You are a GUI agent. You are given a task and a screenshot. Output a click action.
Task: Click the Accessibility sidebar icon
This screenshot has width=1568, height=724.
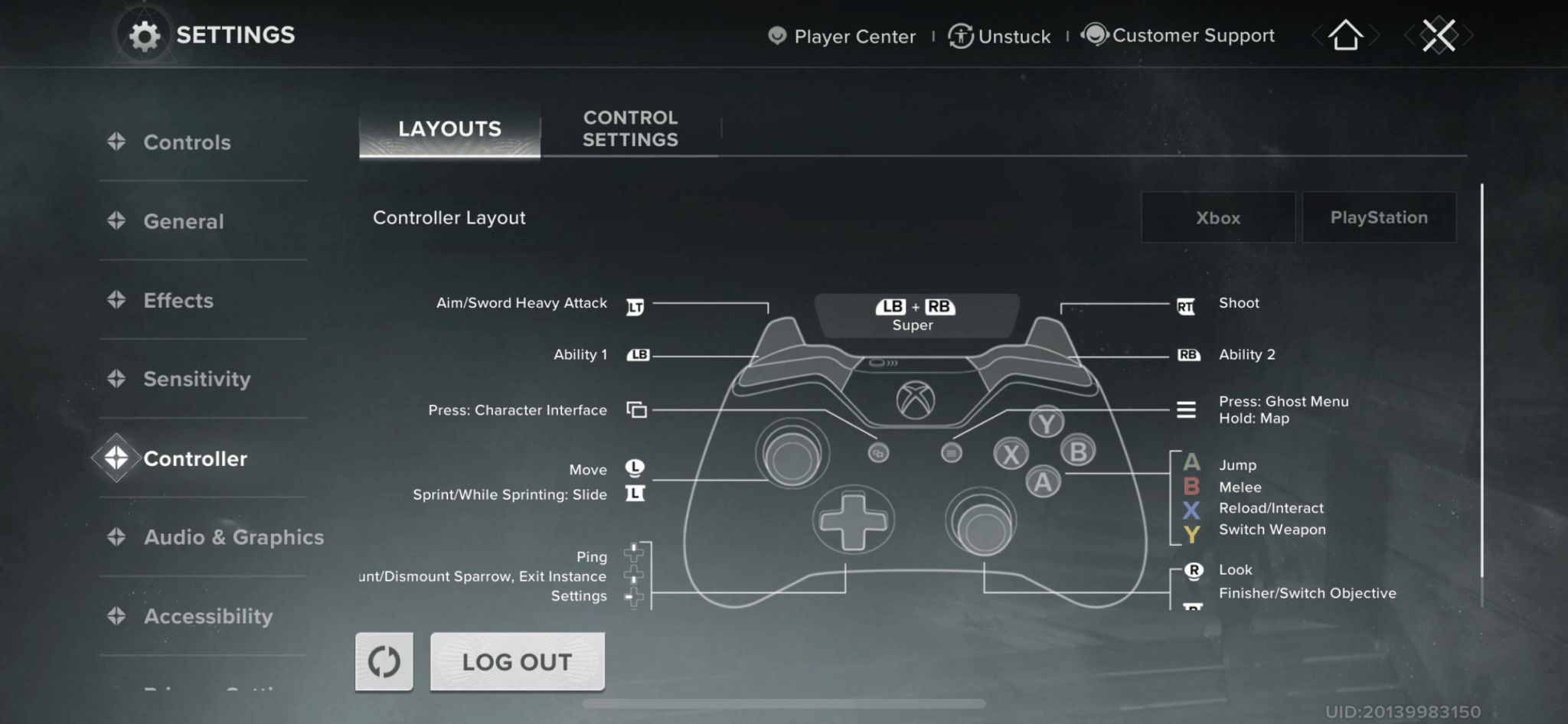116,616
